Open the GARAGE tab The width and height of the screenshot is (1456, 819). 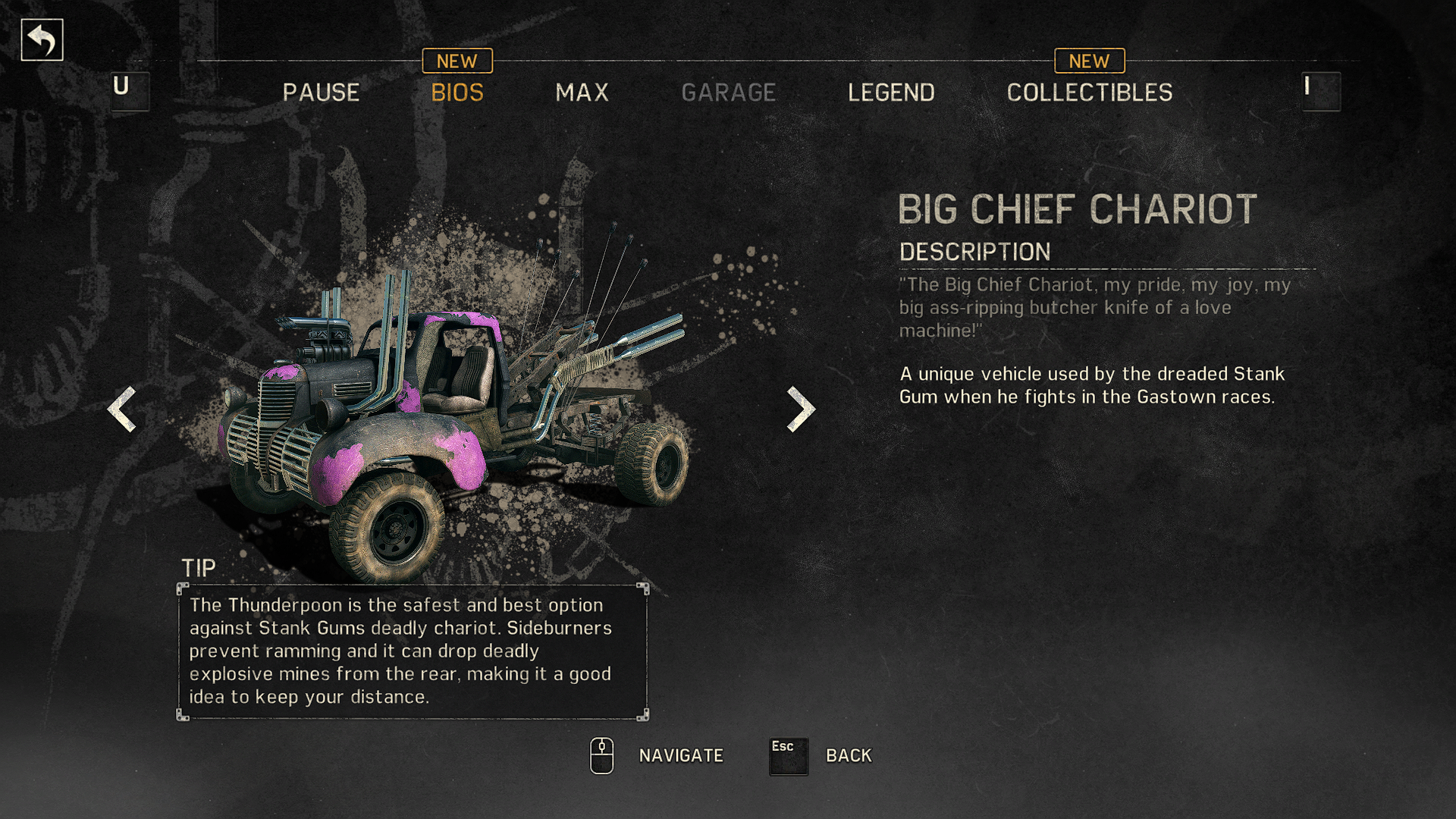pyautogui.click(x=728, y=93)
